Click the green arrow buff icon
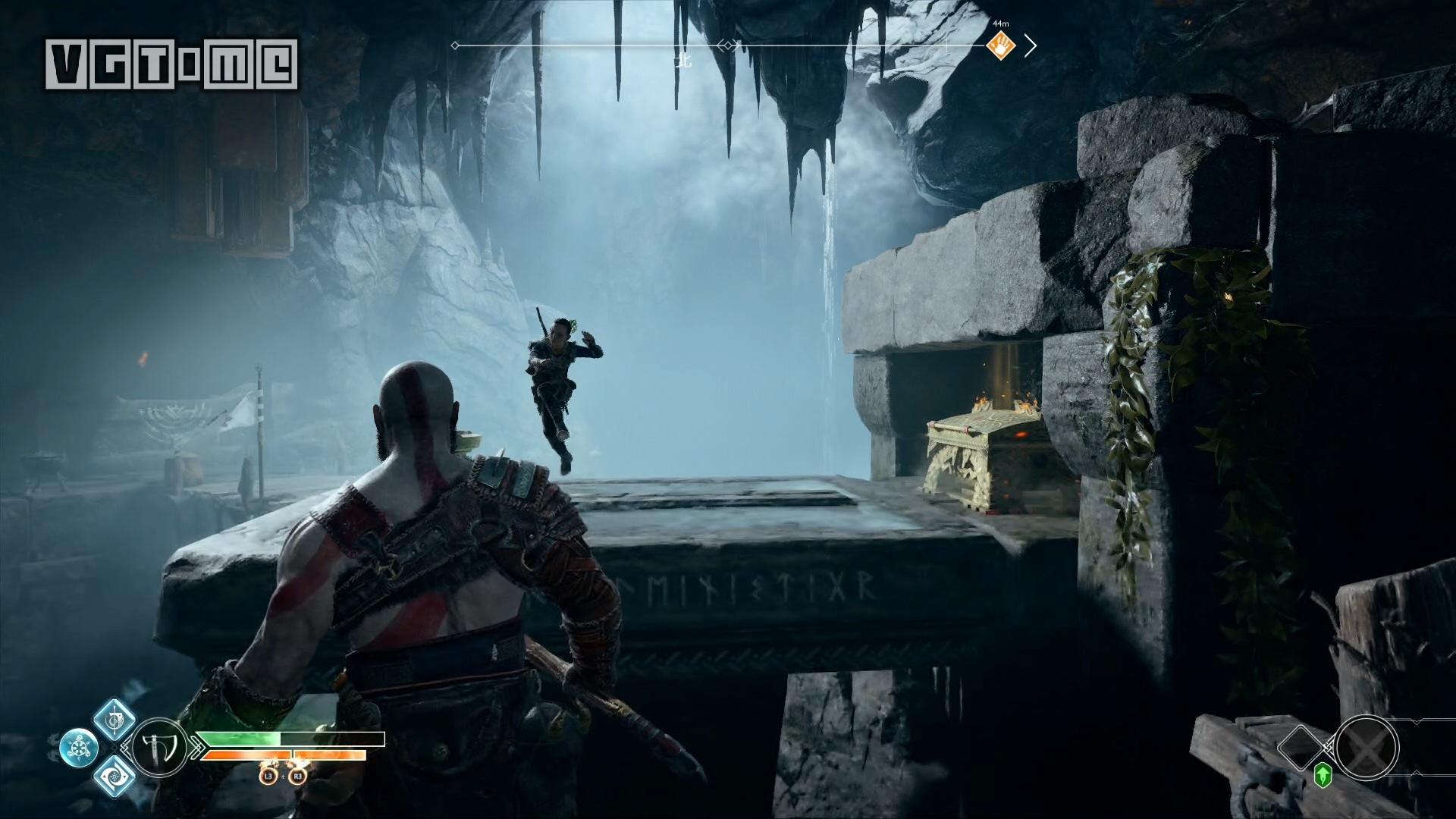This screenshot has height=819, width=1456. pos(1323,774)
